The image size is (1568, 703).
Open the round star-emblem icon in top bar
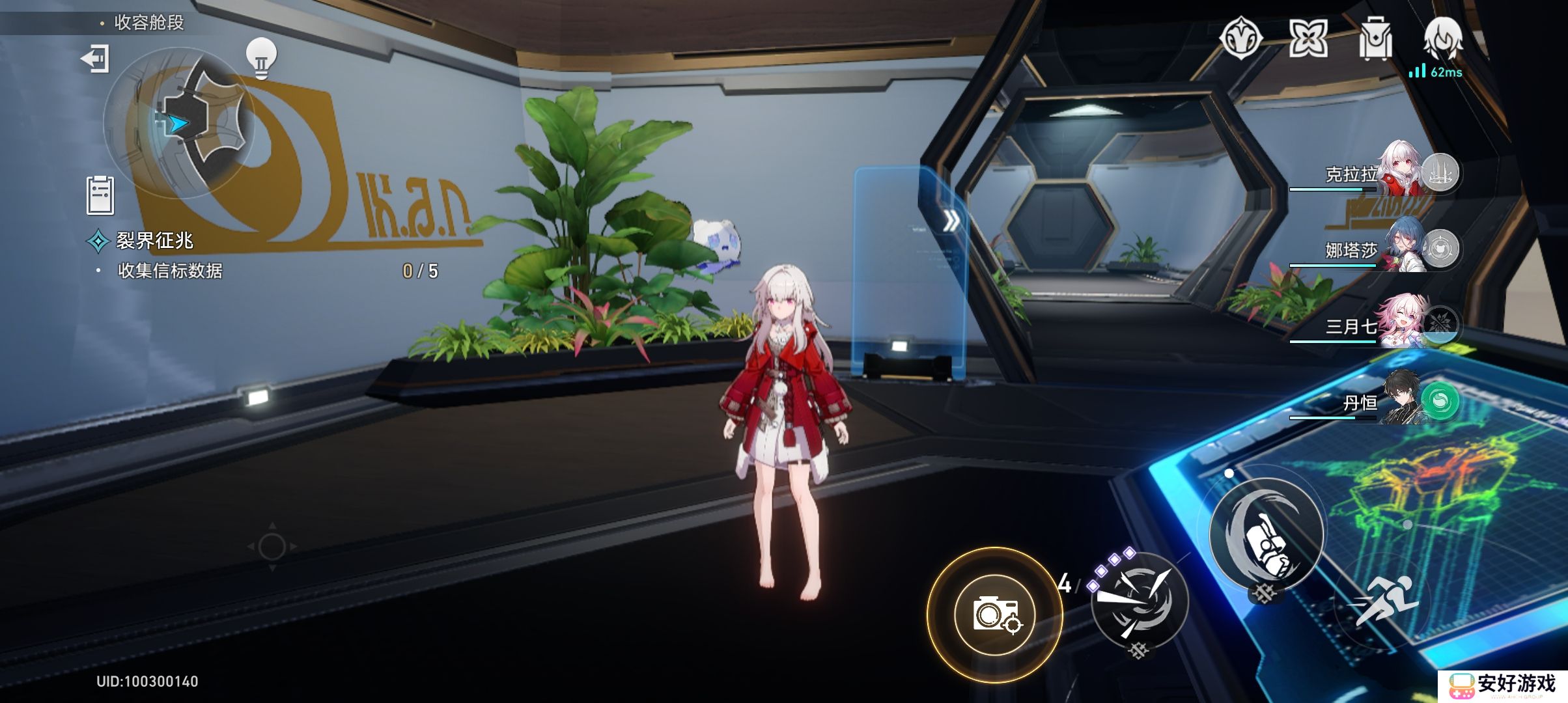[x=1240, y=38]
